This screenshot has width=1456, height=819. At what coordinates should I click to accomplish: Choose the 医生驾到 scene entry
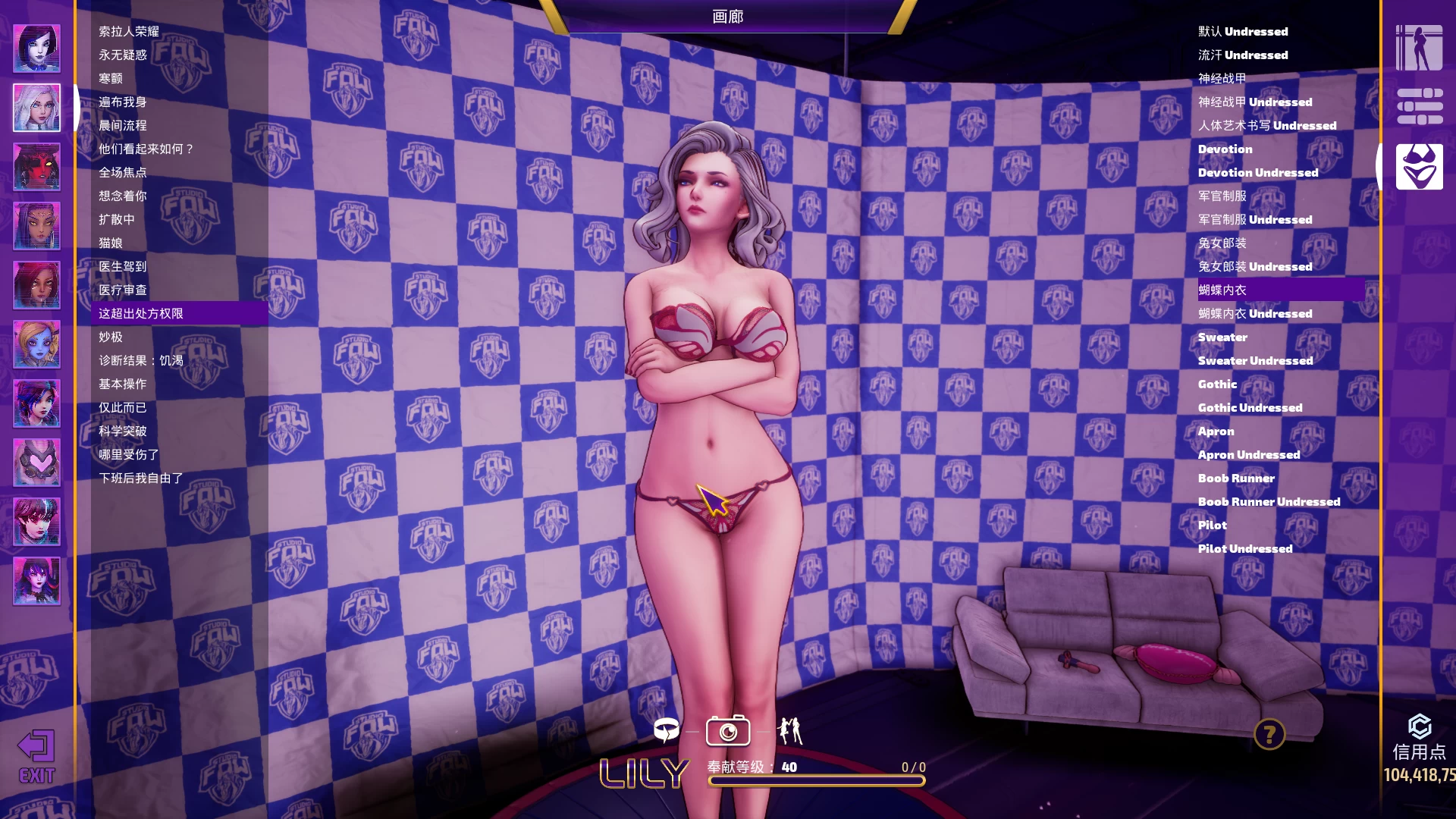(x=123, y=267)
